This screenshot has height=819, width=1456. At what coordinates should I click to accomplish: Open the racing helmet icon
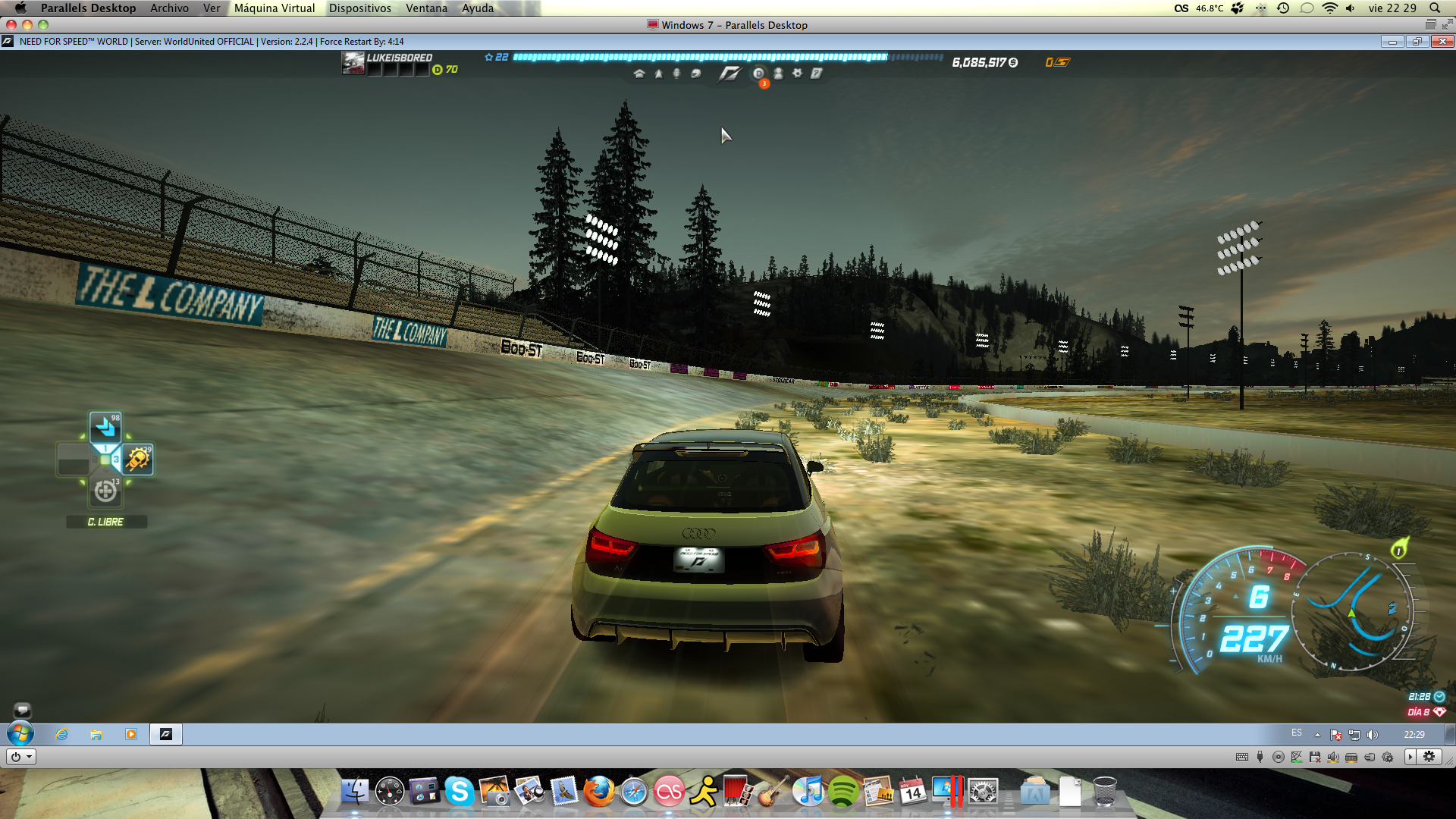tap(696, 74)
